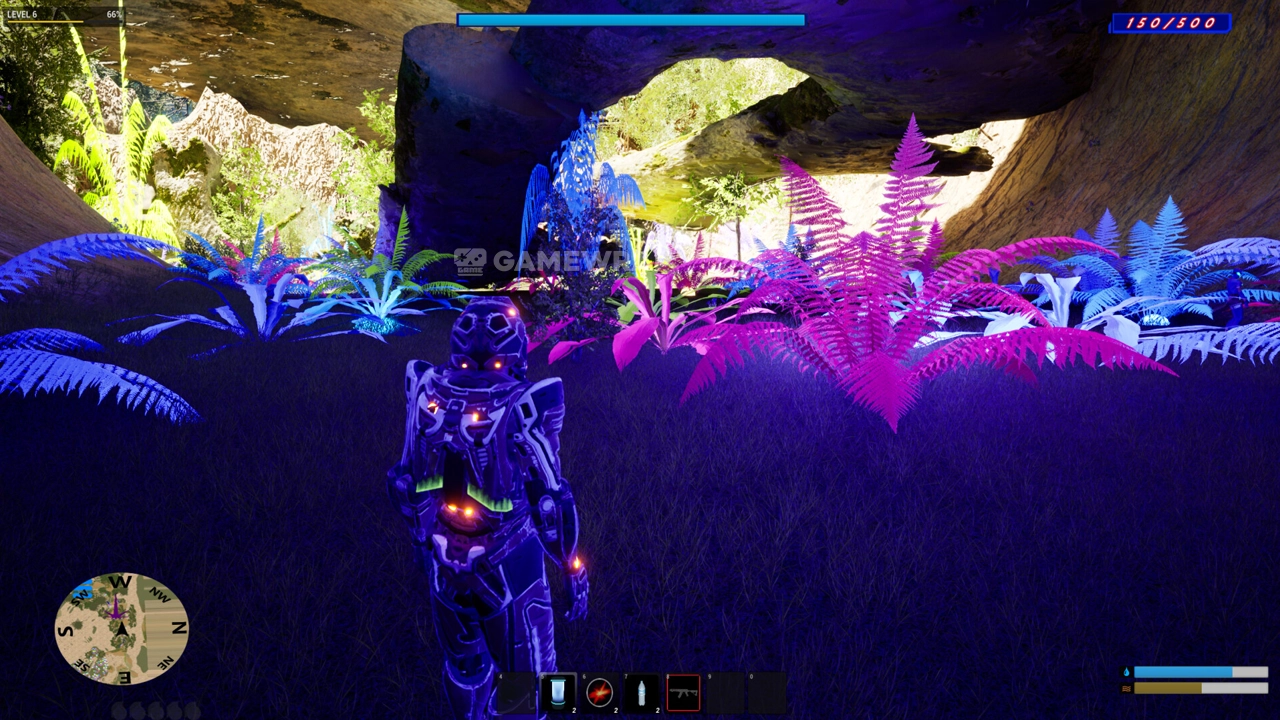This screenshot has height=720, width=1280.
Task: Use the water bottle in the hotbar
Action: 642,692
